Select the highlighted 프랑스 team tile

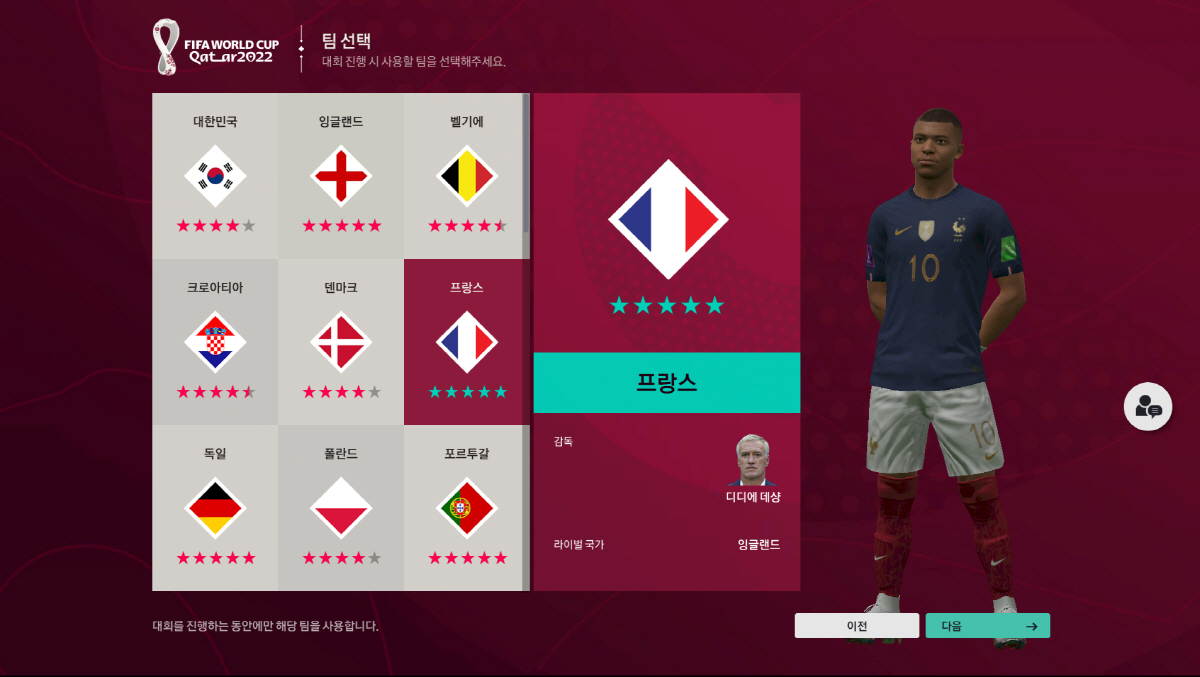[467, 342]
